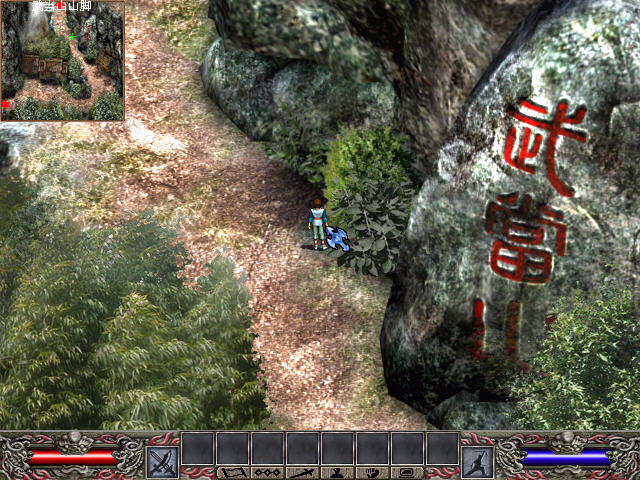Open the map scroll button
The height and width of the screenshot is (480, 640).
pos(232,472)
